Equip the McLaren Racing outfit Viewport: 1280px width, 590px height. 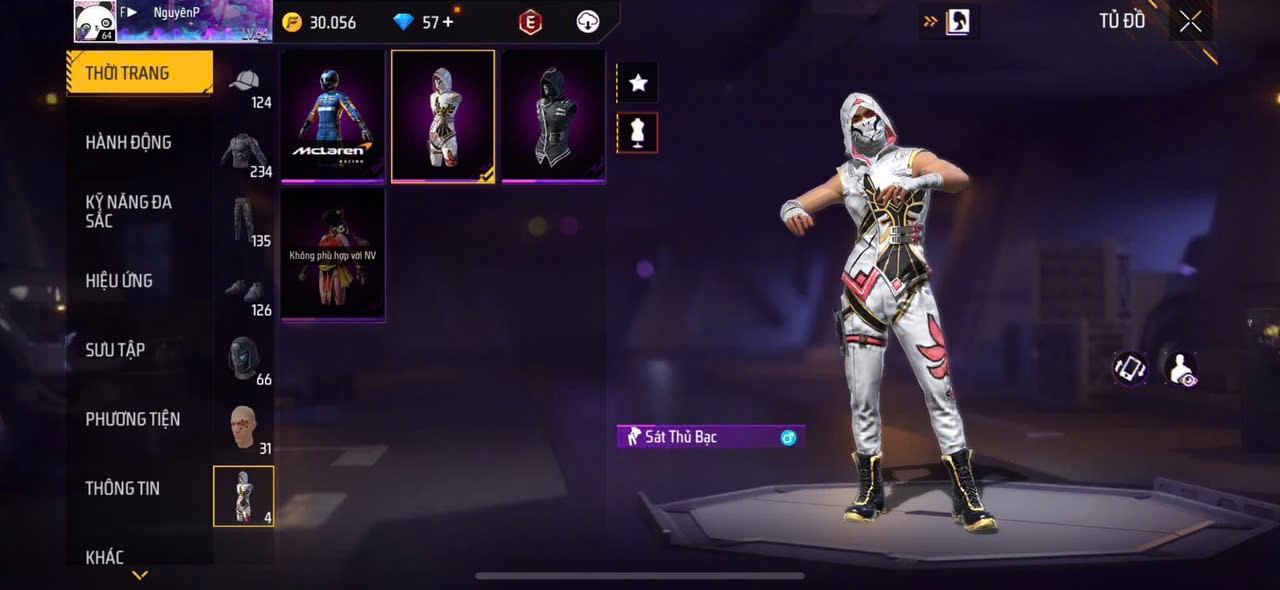(333, 116)
